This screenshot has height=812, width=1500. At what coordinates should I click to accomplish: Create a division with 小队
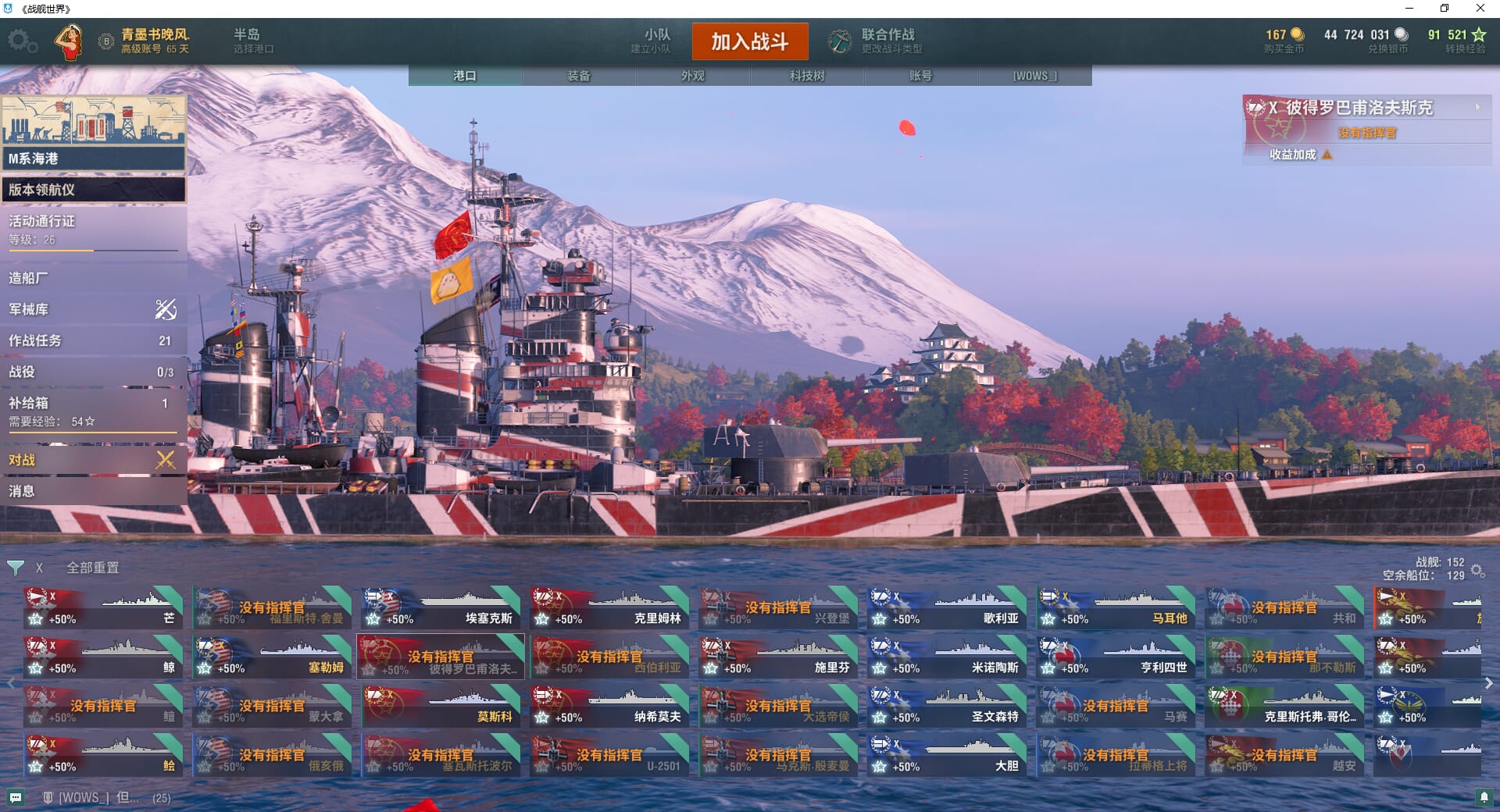652,41
